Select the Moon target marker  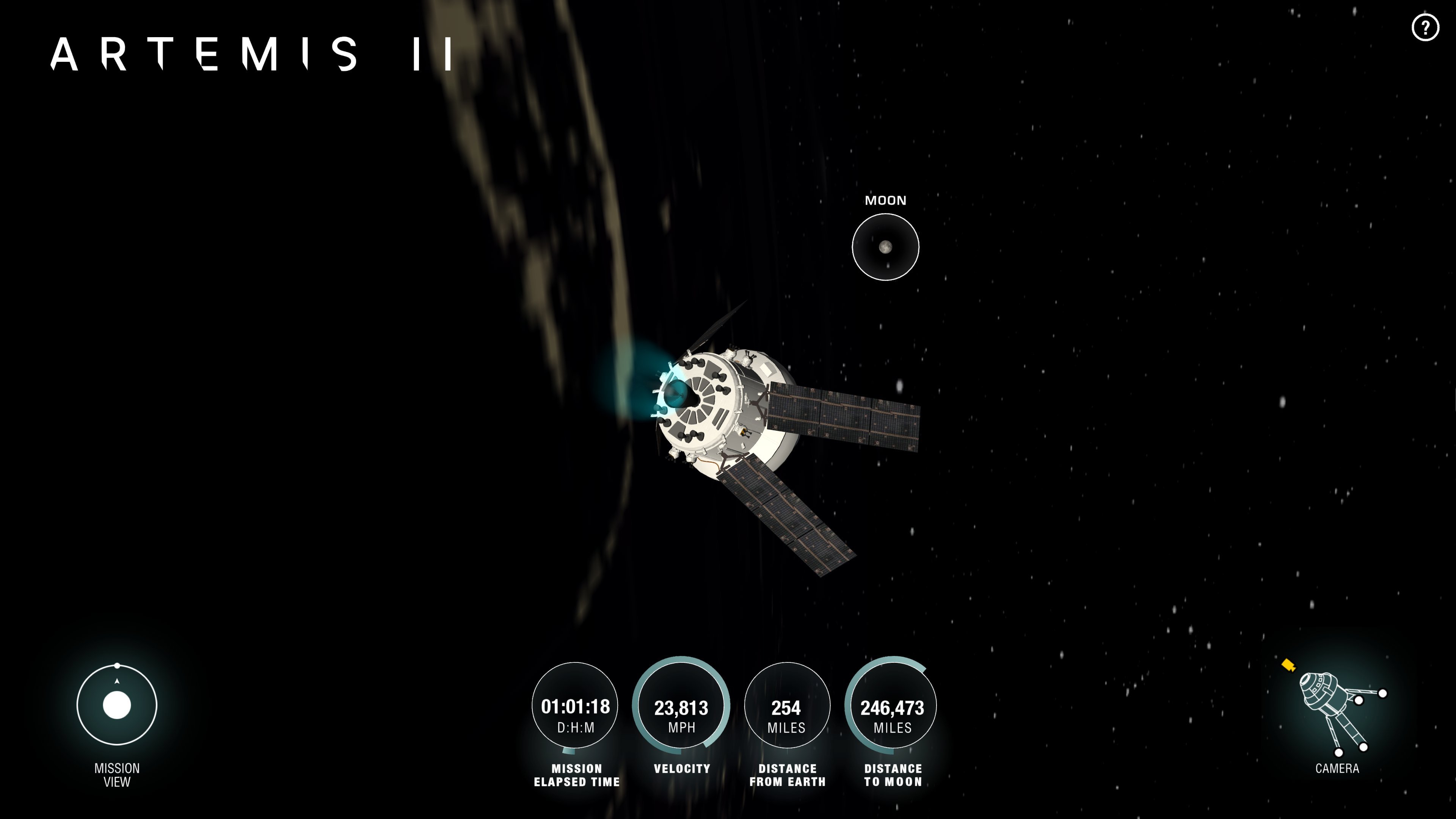(x=885, y=247)
